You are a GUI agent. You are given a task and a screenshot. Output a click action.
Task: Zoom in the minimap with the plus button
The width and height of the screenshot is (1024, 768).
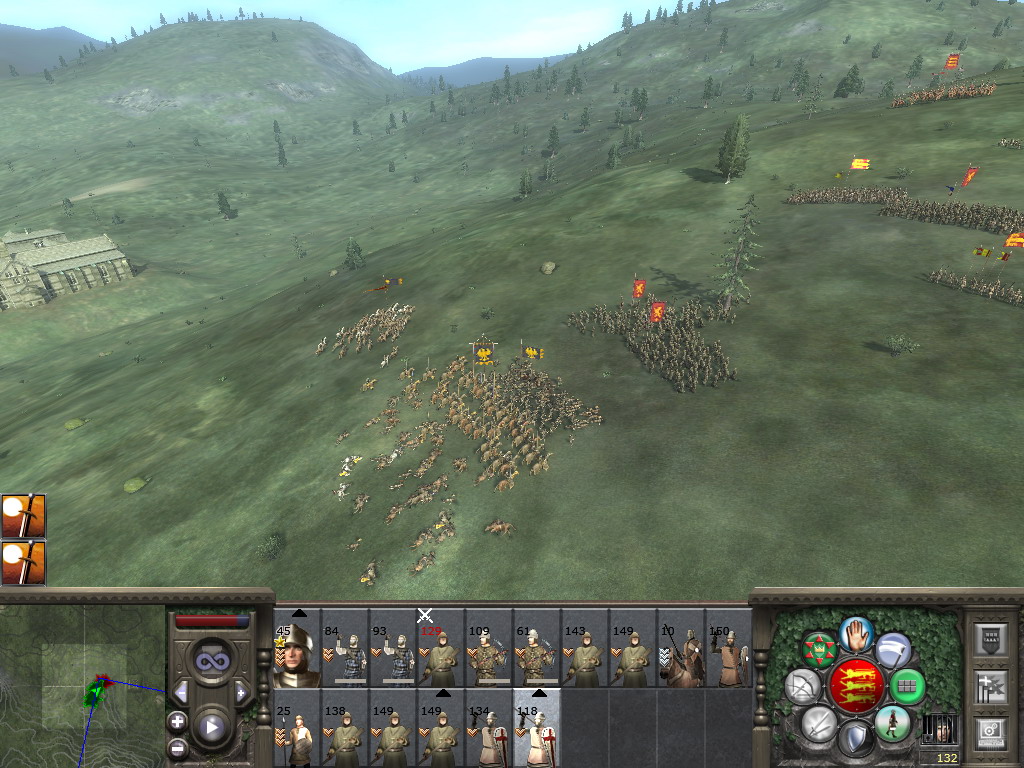pyautogui.click(x=177, y=721)
